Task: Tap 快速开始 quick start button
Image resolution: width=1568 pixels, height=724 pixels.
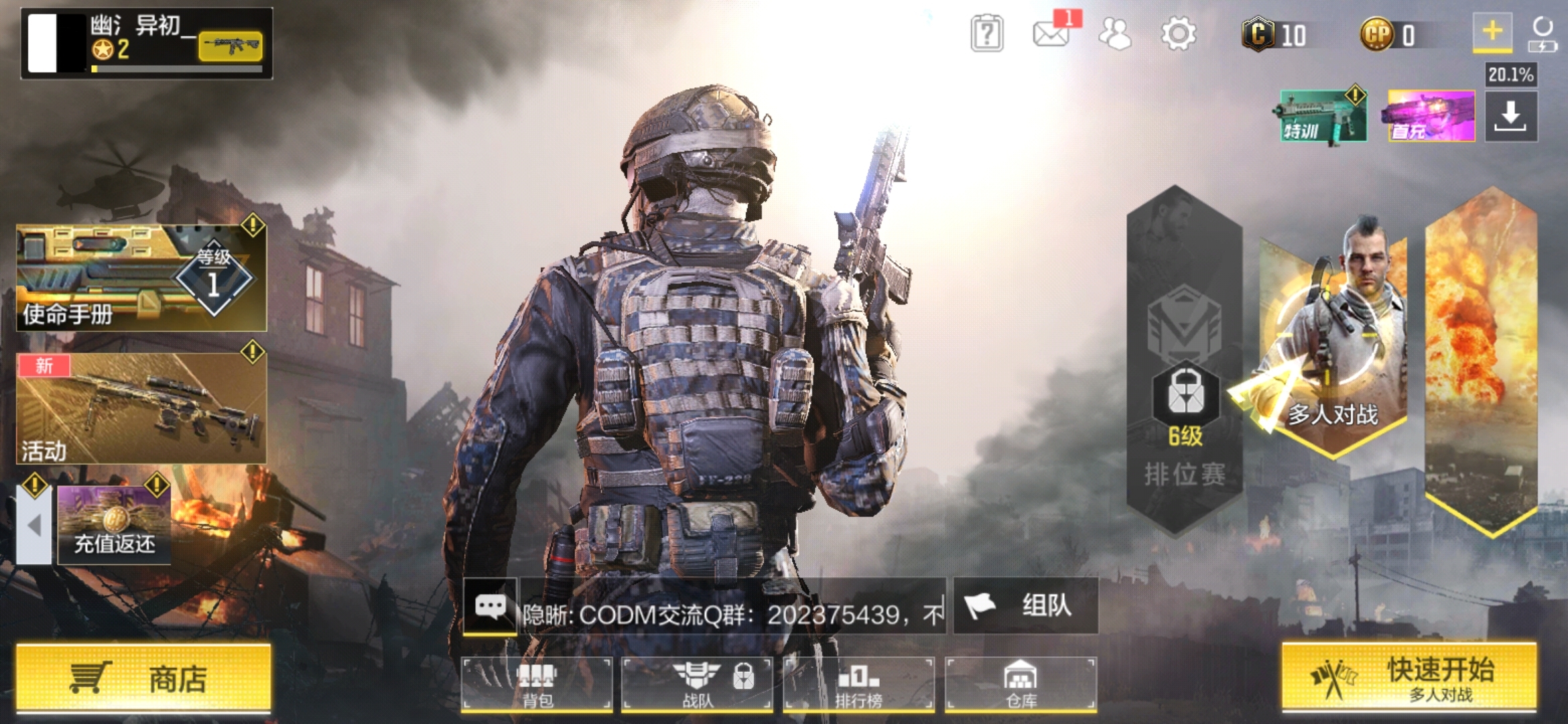Action: point(1409,678)
